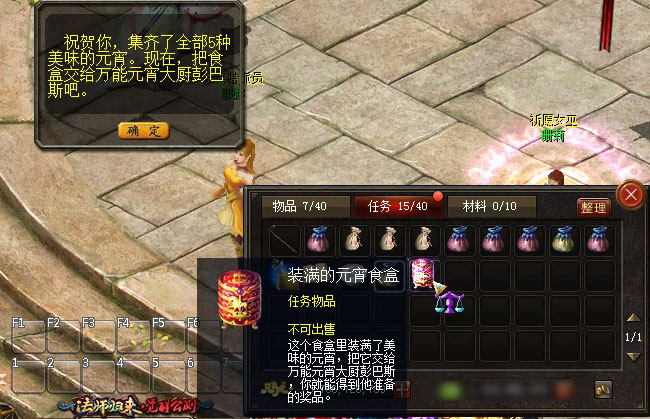Viewport: 650px width, 419px height.
Task: Confirm the dialog with the 确定 button
Action: [x=144, y=130]
